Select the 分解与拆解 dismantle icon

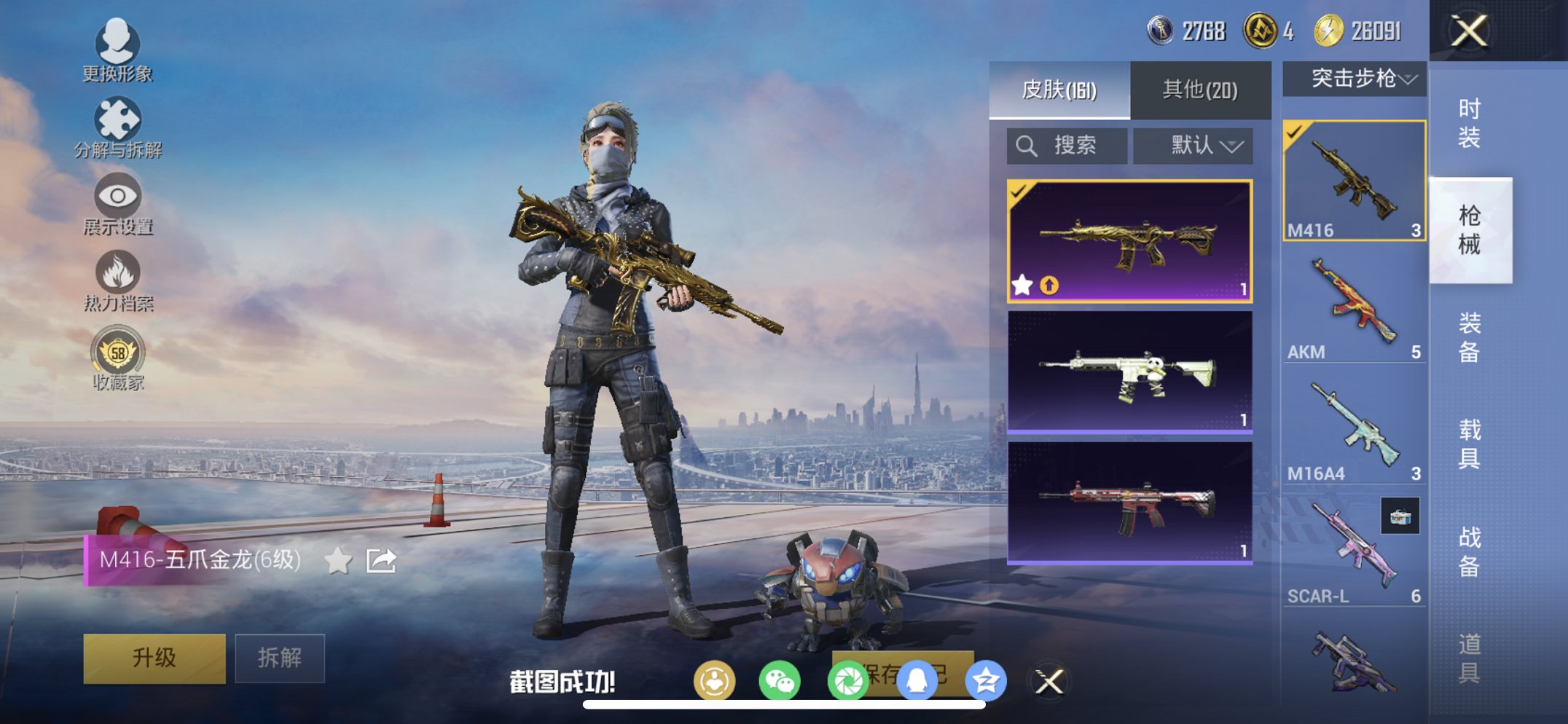[119, 117]
